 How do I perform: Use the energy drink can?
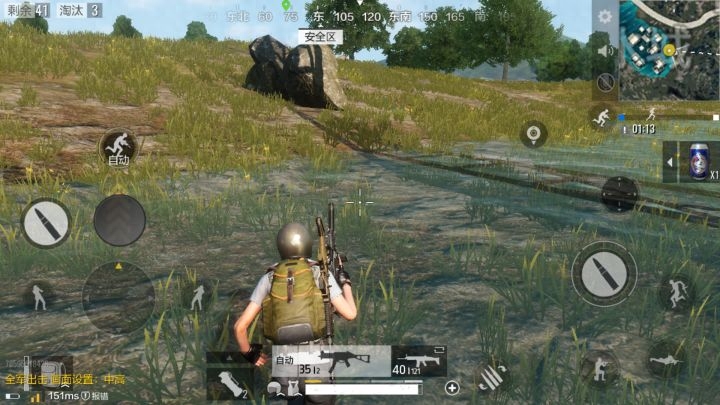698,161
